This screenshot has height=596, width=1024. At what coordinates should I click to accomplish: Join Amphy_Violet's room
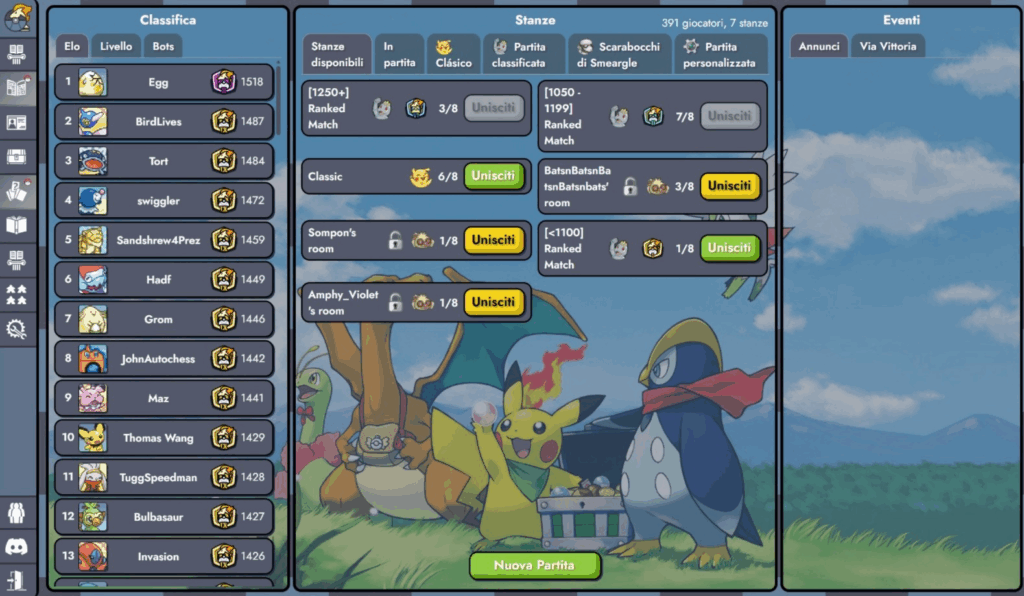coord(494,302)
